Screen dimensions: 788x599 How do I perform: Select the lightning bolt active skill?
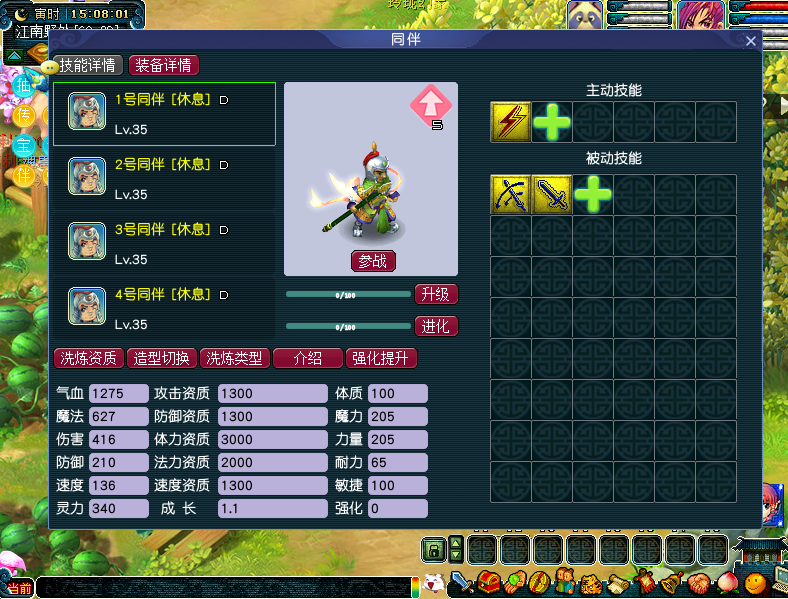(511, 122)
